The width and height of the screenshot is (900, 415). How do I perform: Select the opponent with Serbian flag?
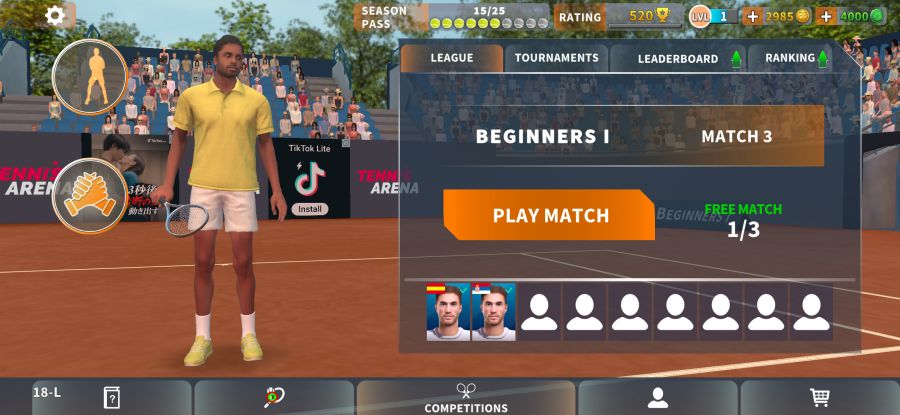coord(494,312)
